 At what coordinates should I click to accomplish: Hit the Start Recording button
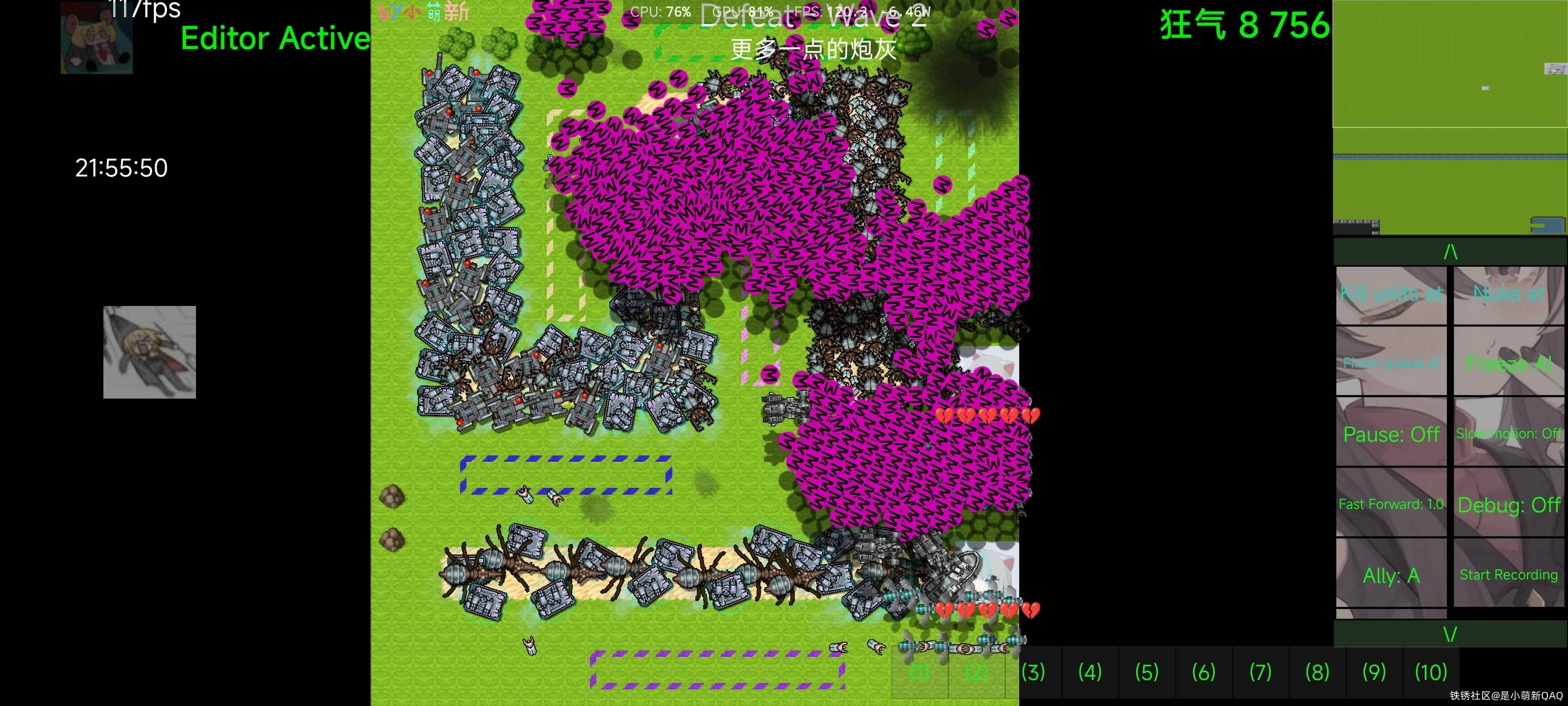click(x=1508, y=575)
